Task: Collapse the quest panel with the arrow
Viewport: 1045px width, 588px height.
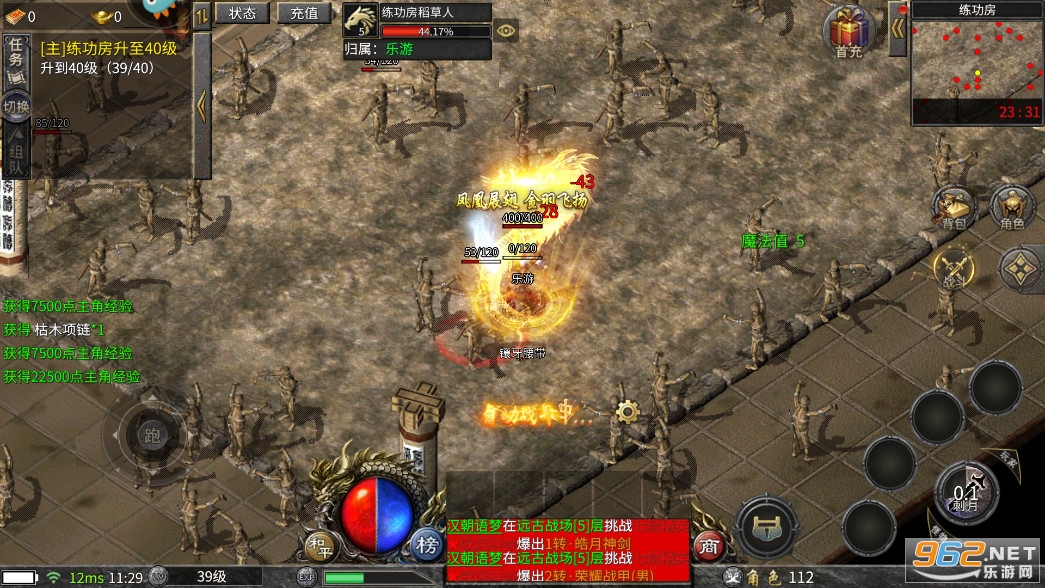Action: [x=201, y=105]
